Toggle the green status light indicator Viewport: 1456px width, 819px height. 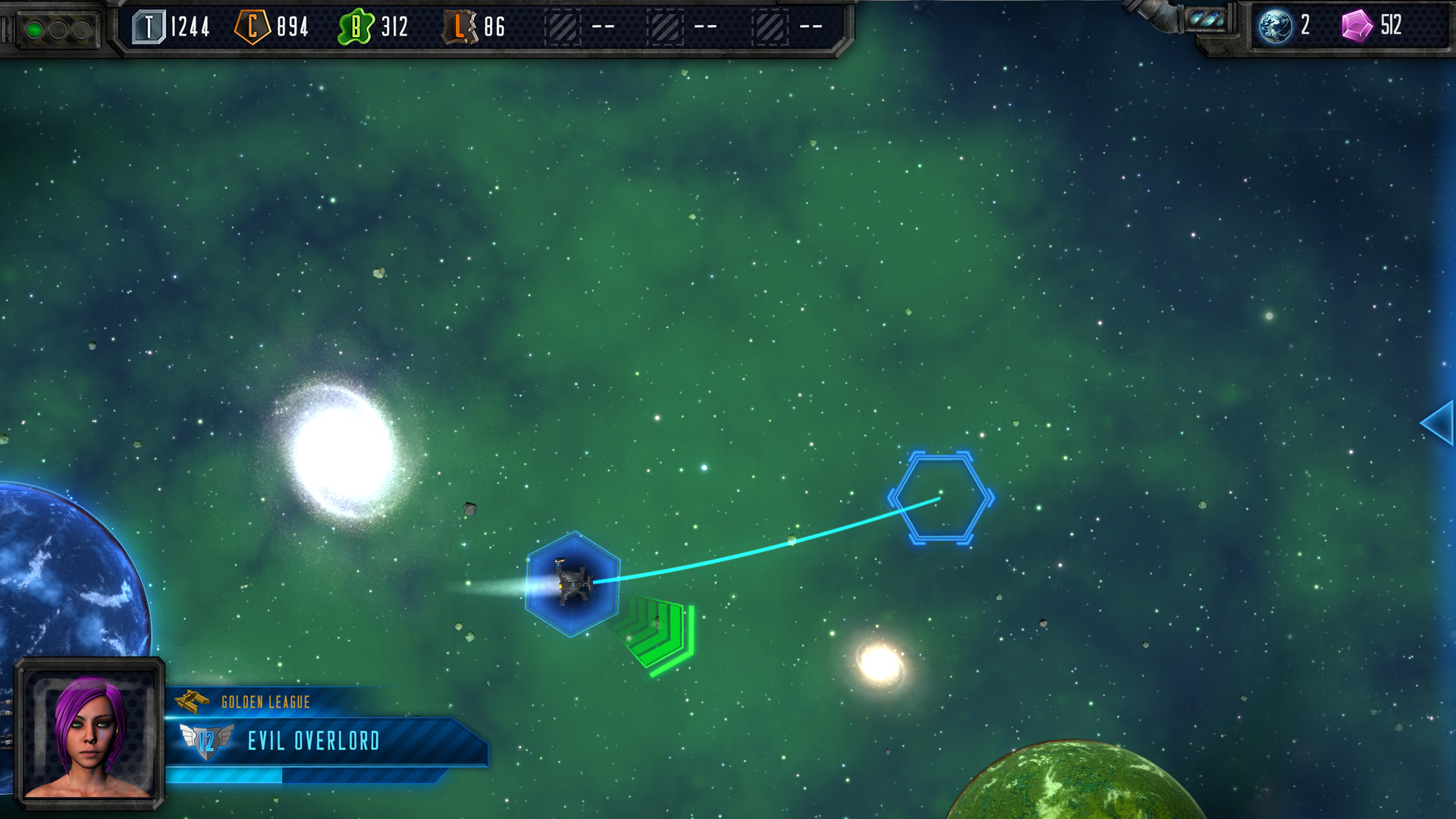pyautogui.click(x=33, y=29)
